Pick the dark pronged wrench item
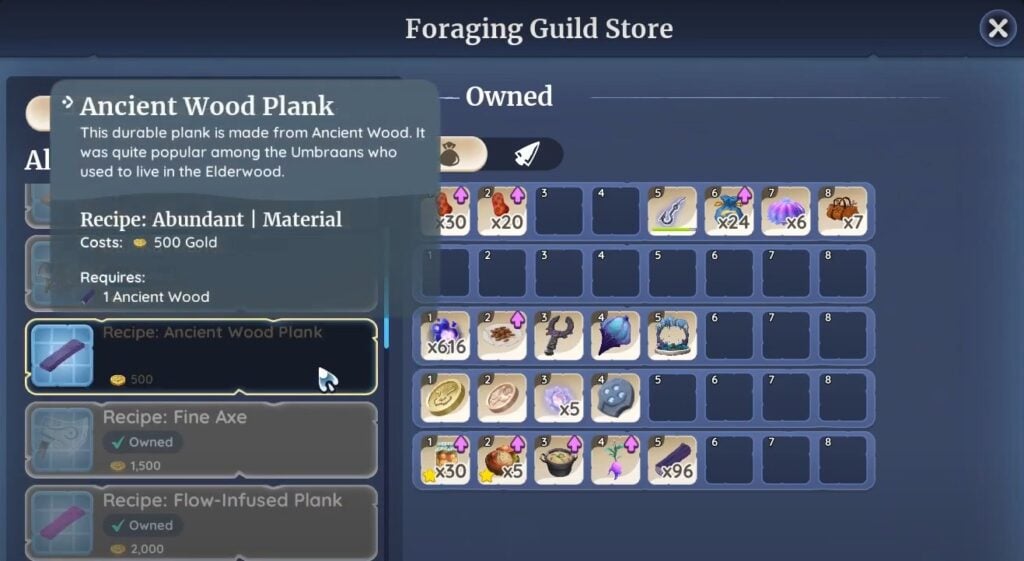 click(x=558, y=335)
